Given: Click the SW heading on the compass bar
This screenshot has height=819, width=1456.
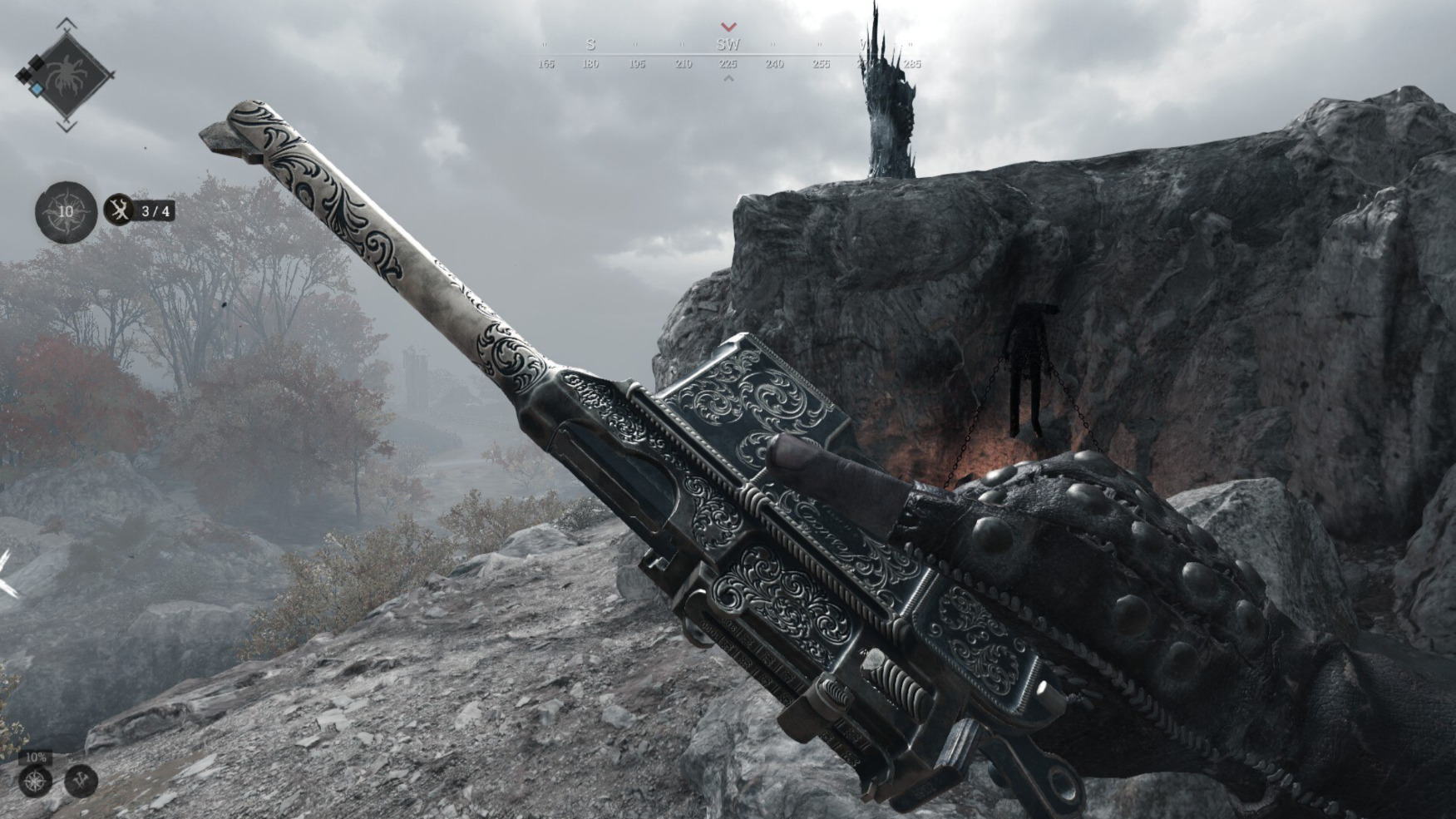Looking at the screenshot, I should tap(728, 45).
